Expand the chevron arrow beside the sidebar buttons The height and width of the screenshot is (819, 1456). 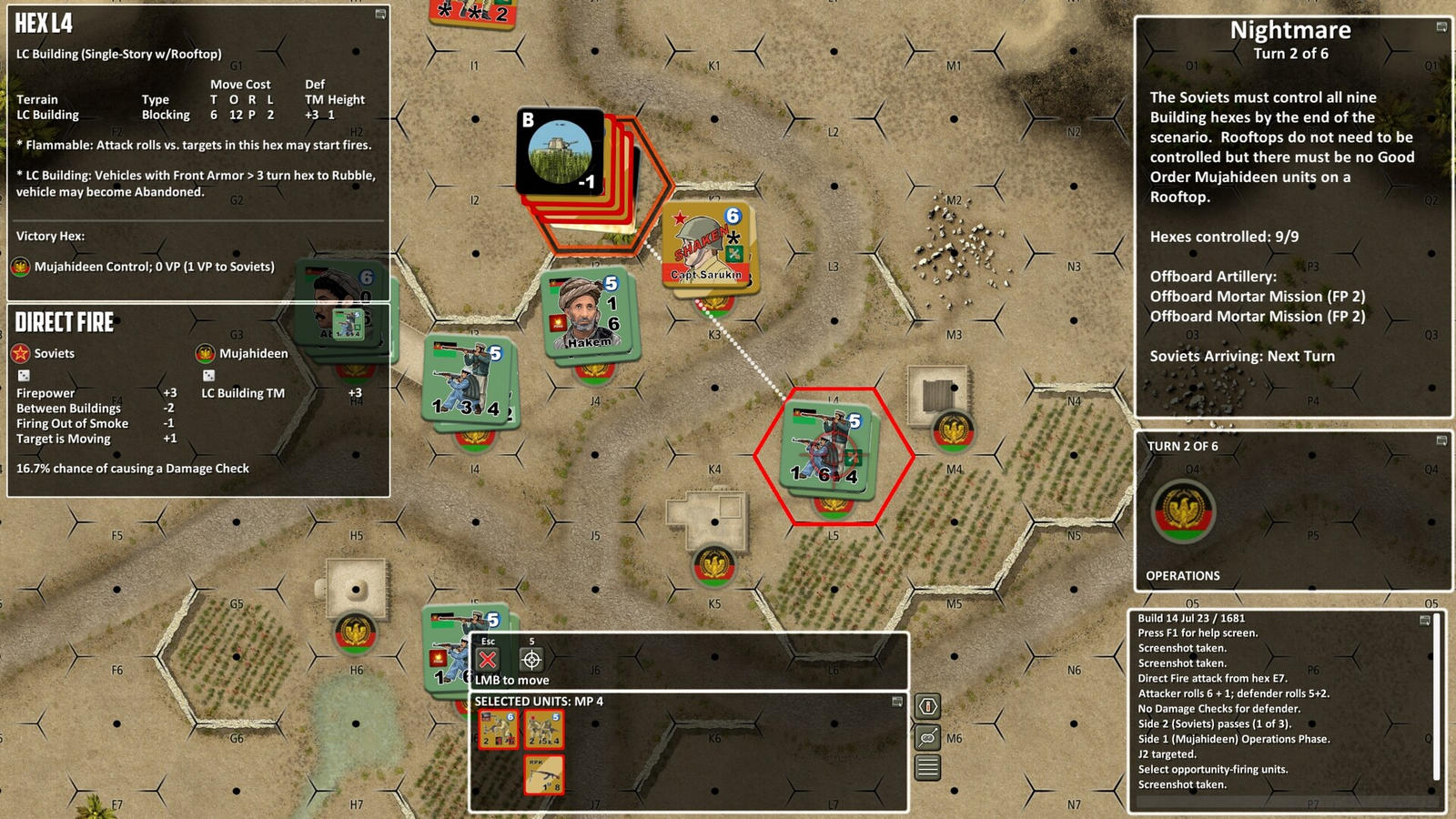913,723
